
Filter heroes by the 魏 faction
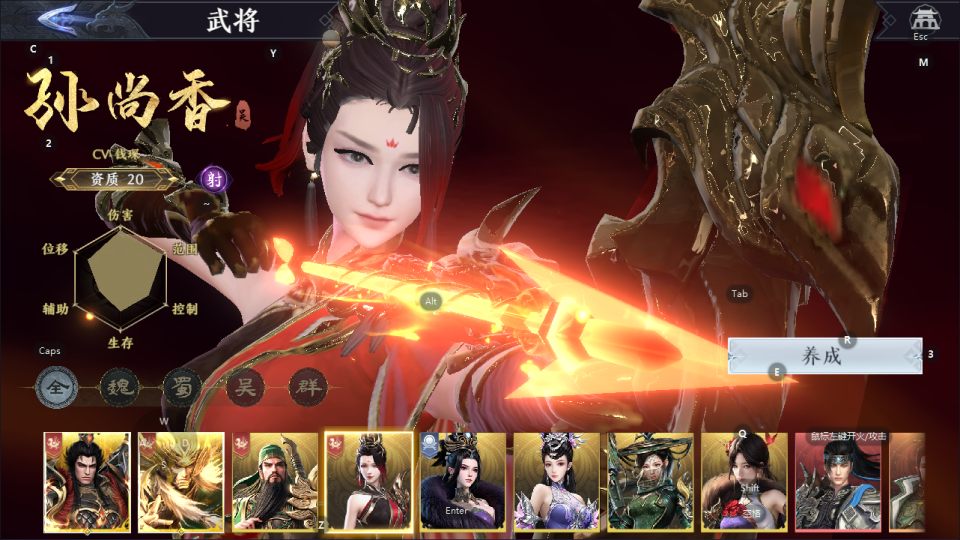click(x=119, y=387)
